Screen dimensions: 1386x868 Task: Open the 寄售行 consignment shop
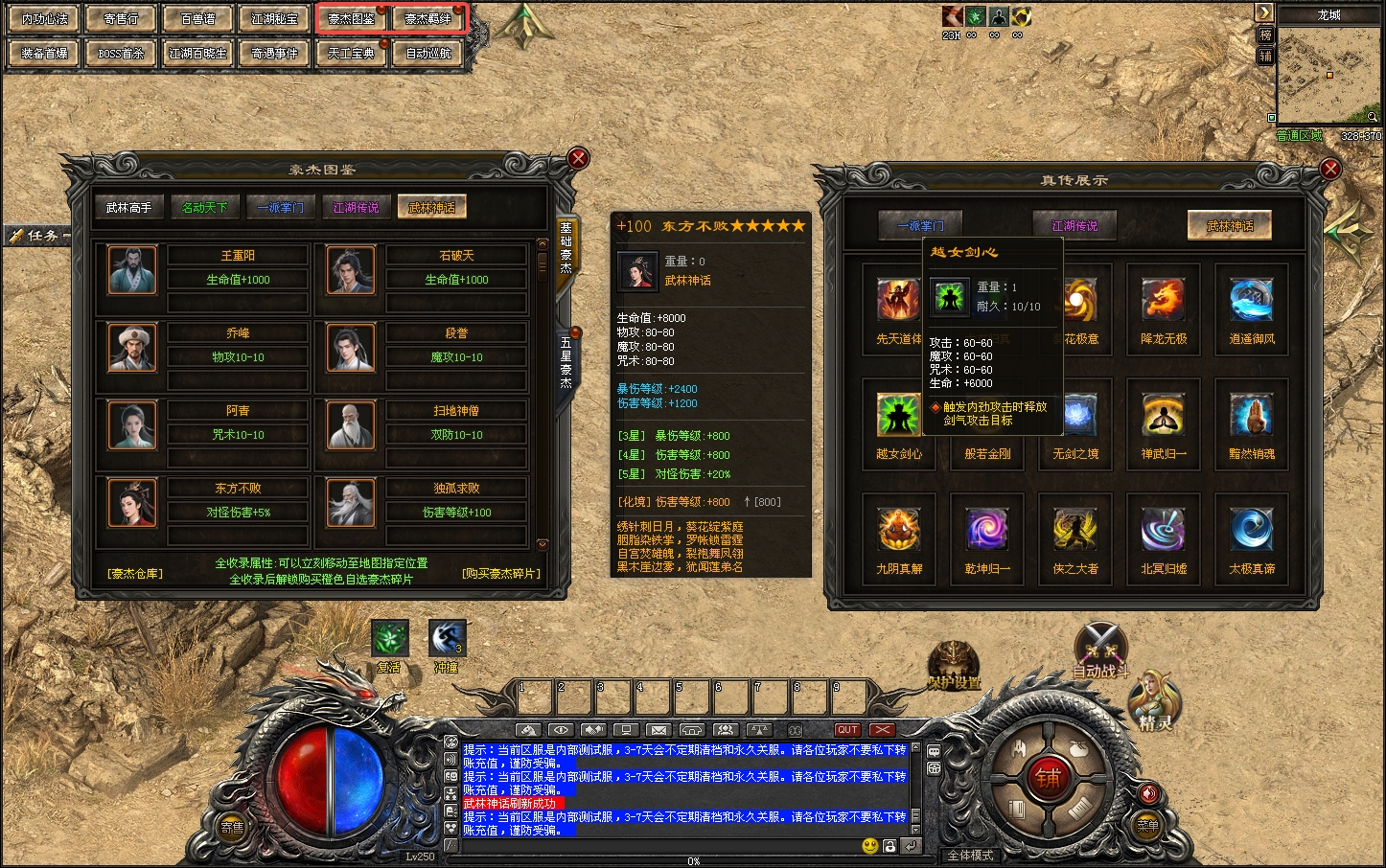(x=122, y=19)
